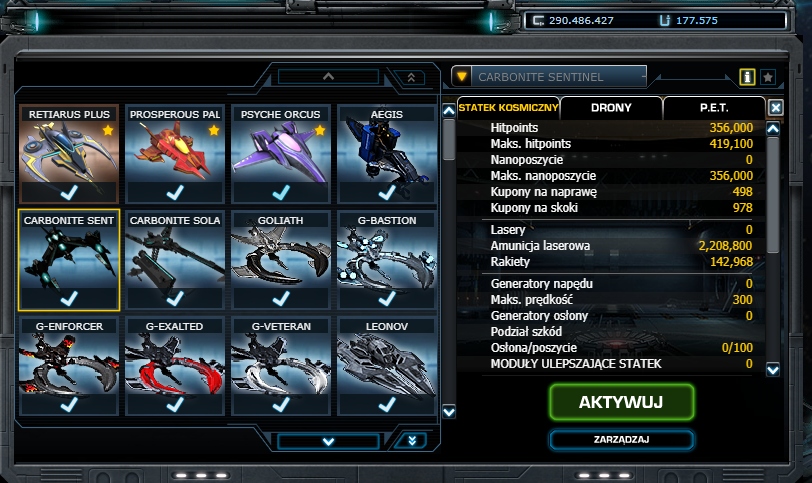Switch to the DRONY tab
The width and height of the screenshot is (812, 483).
point(610,107)
